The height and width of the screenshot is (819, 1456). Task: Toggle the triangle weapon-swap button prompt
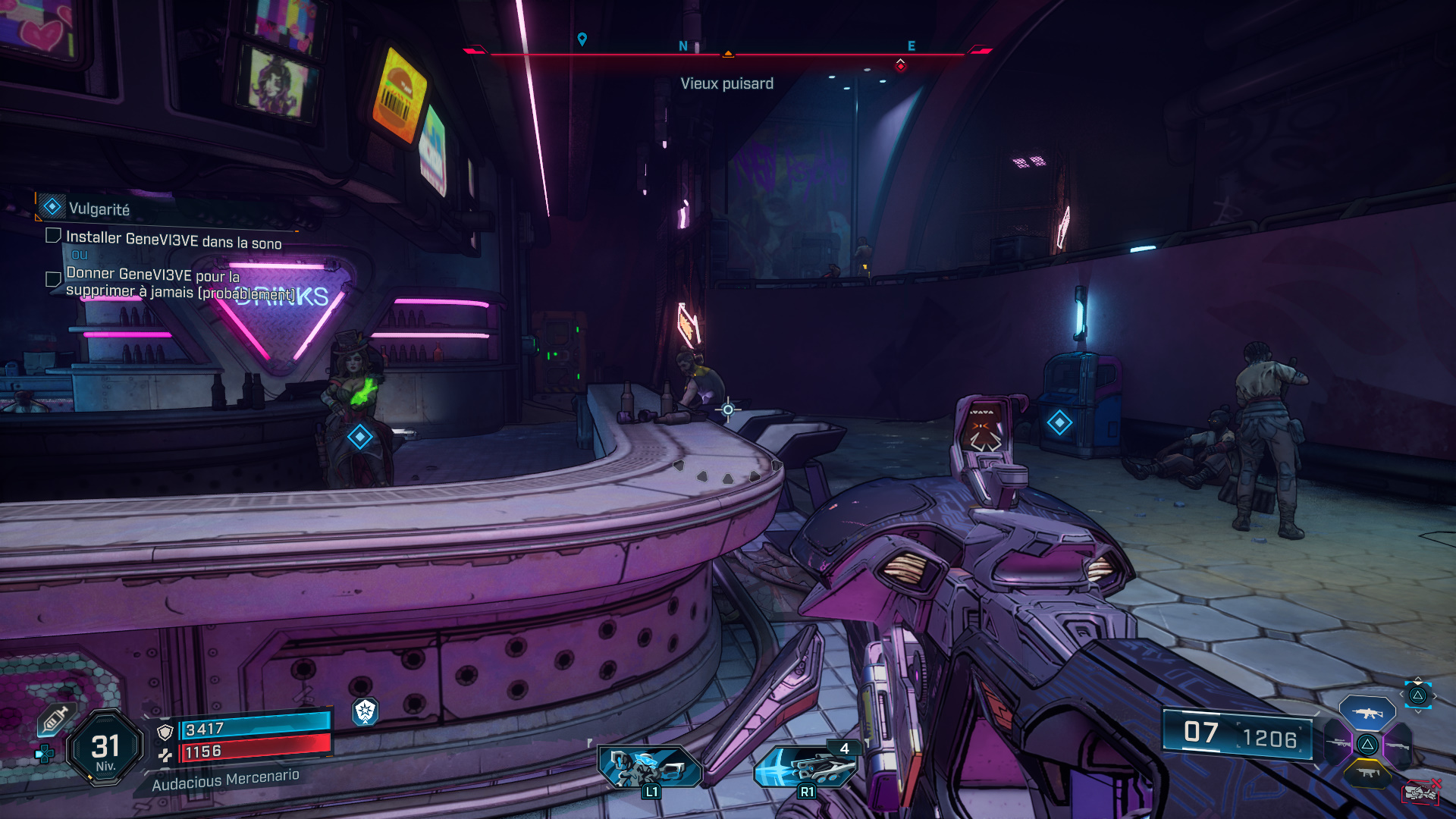1418,695
